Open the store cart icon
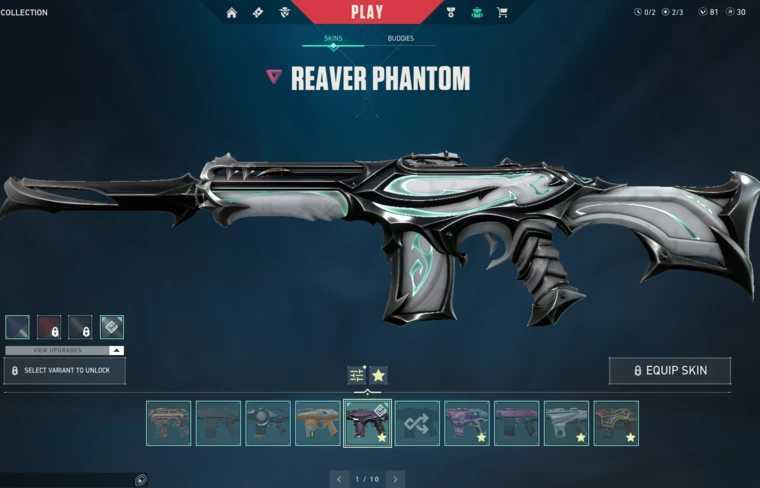The image size is (760, 488). coord(502,13)
